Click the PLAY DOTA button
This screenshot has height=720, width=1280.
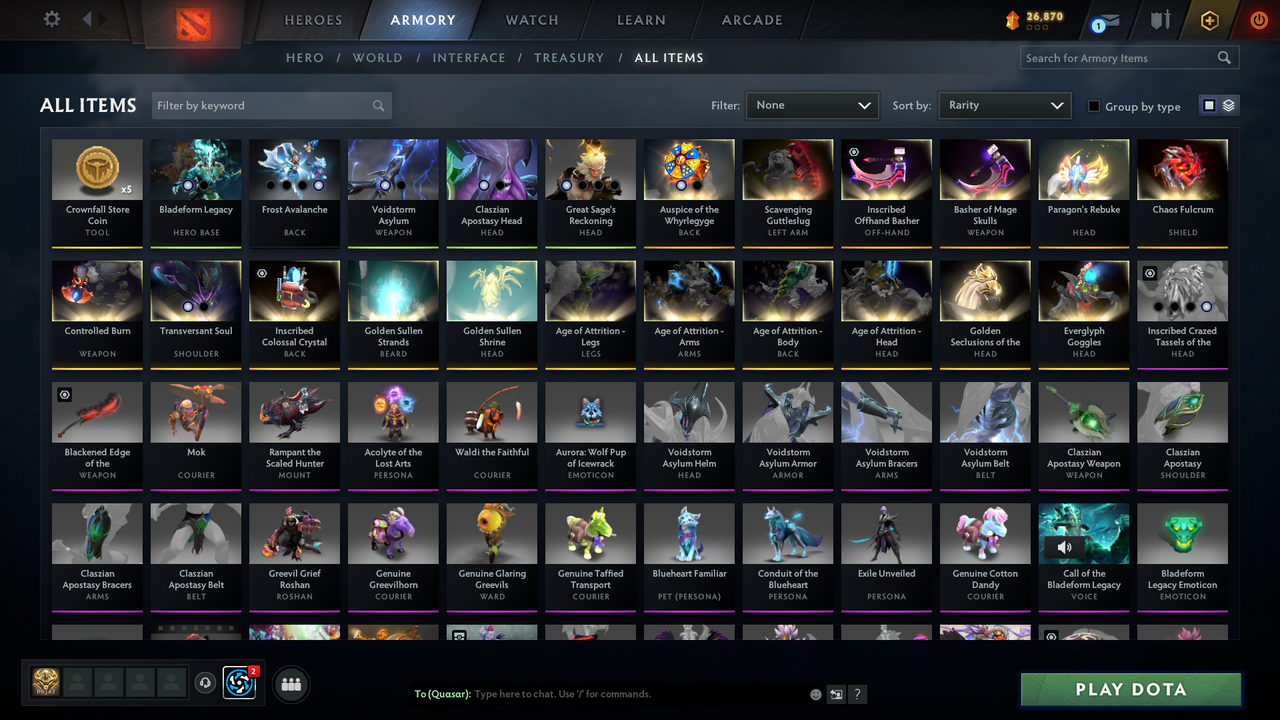[x=1130, y=689]
